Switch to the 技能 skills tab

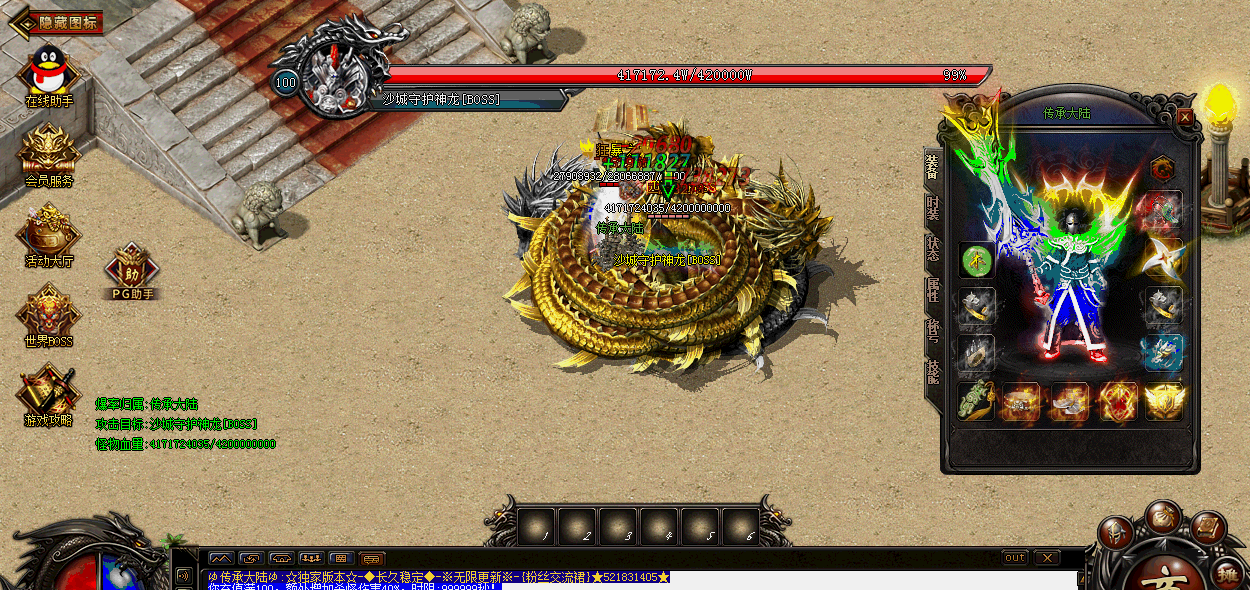pos(932,372)
